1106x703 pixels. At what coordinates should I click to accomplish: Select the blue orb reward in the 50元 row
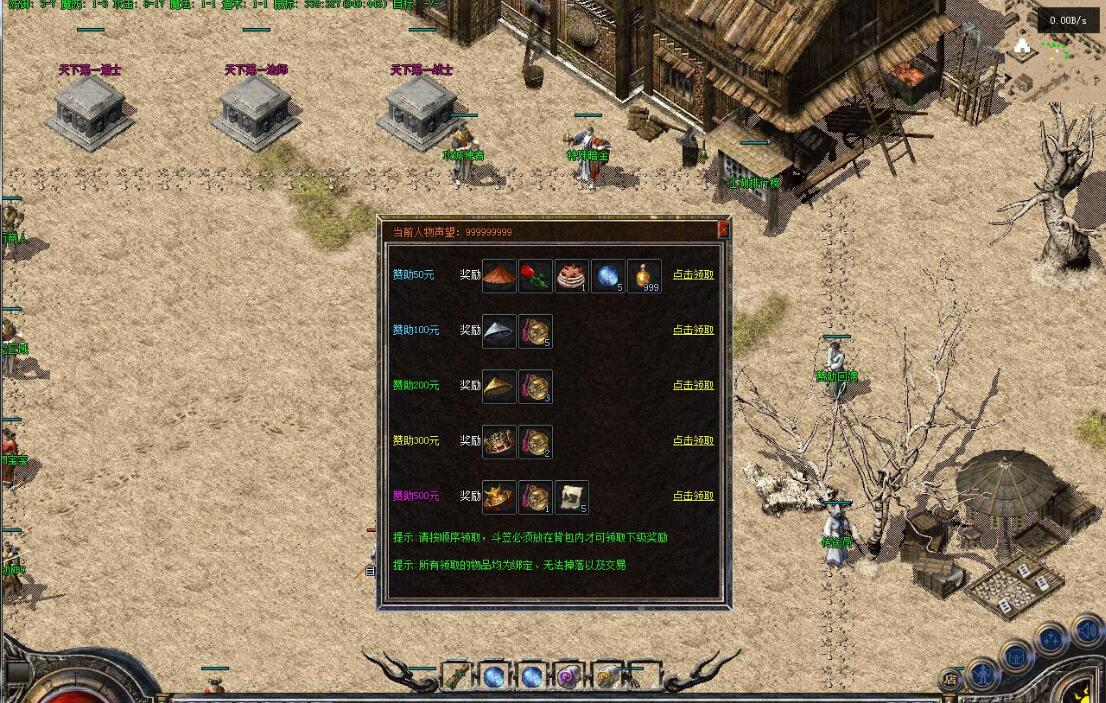pyautogui.click(x=608, y=276)
